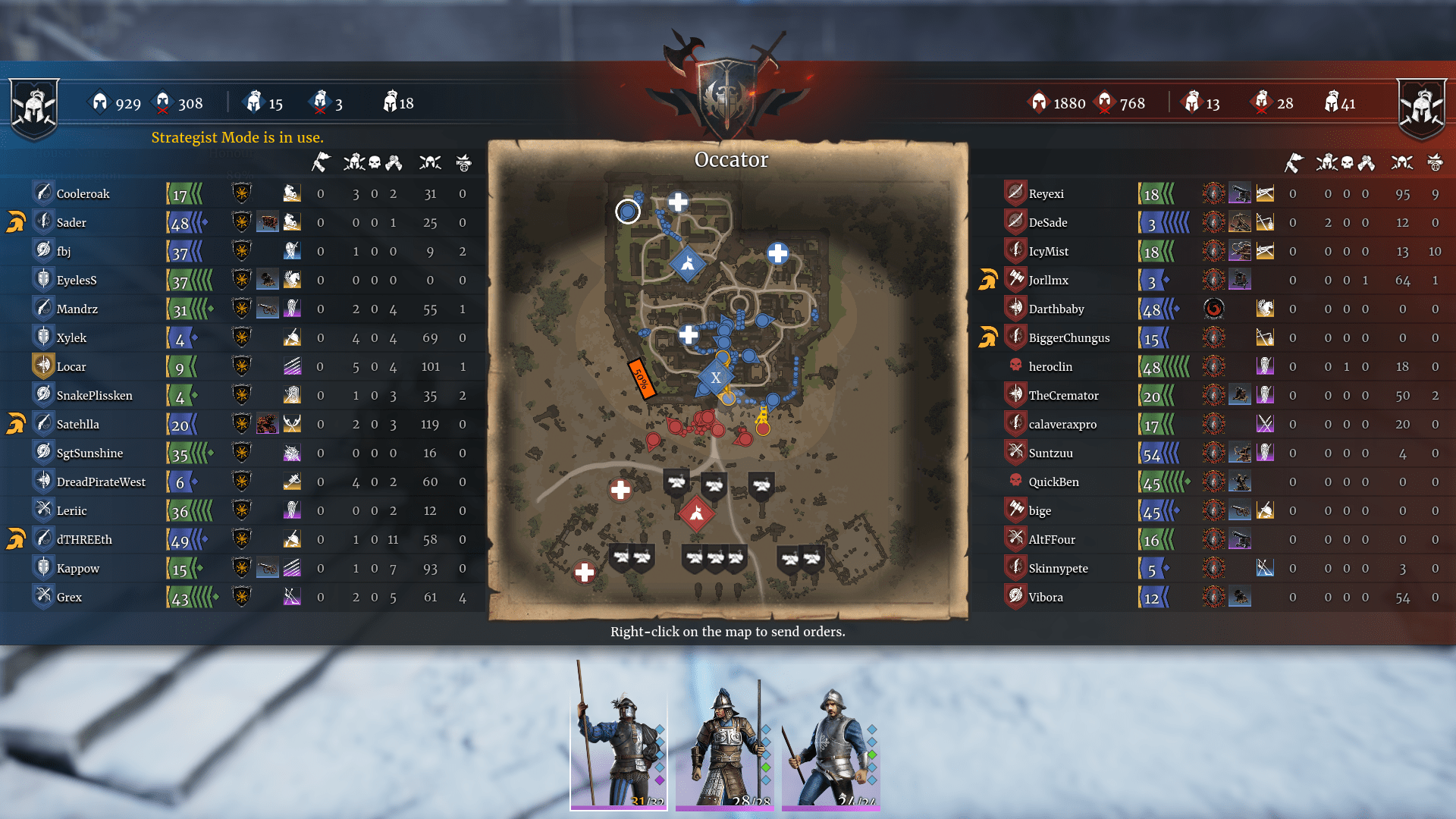Select the 24/24 helmeted soldier unit card
Screen dimensions: 1456x819
[831, 734]
